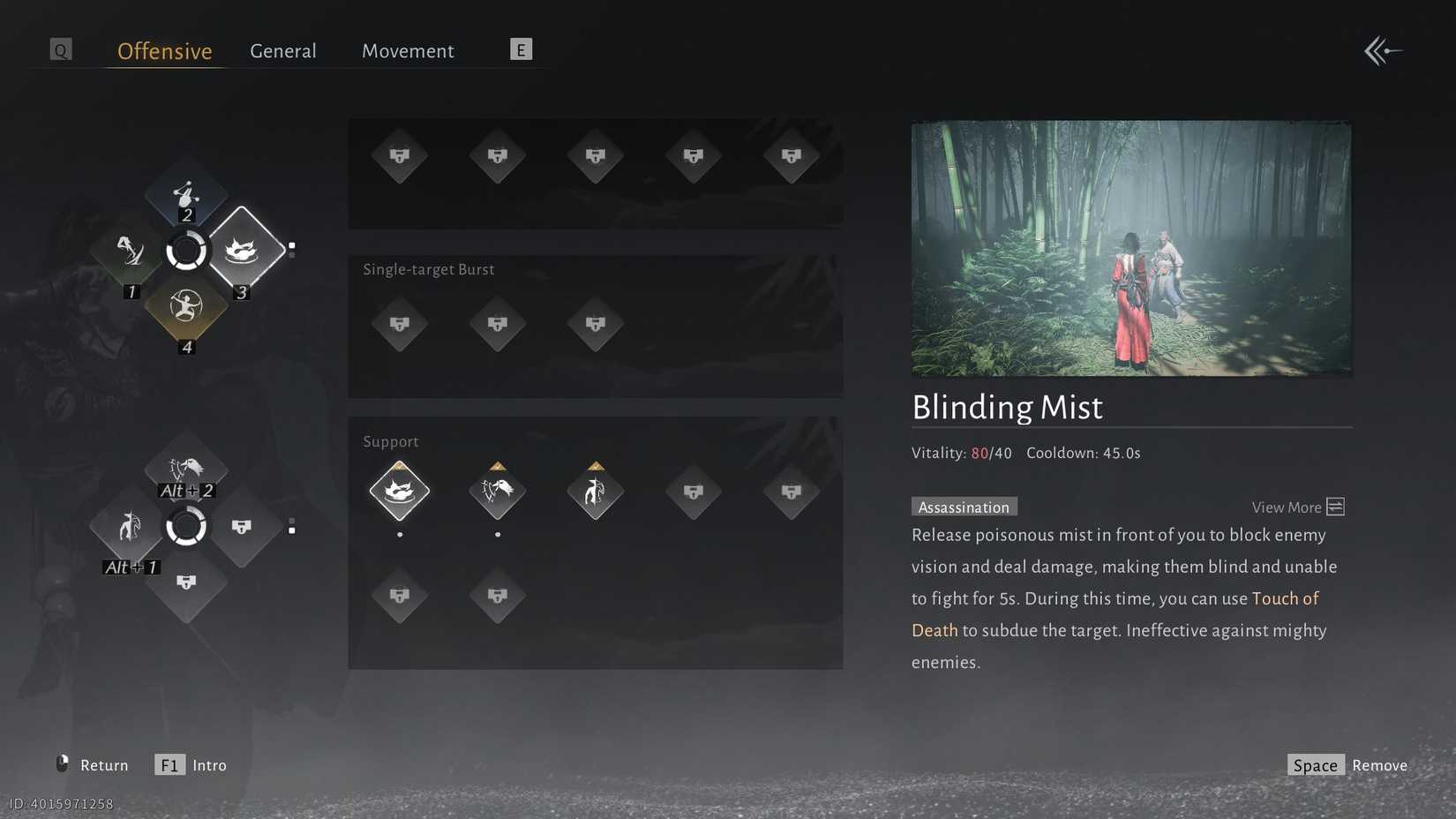This screenshot has height=819, width=1456.
Task: Switch to the General tab
Action: click(x=282, y=50)
